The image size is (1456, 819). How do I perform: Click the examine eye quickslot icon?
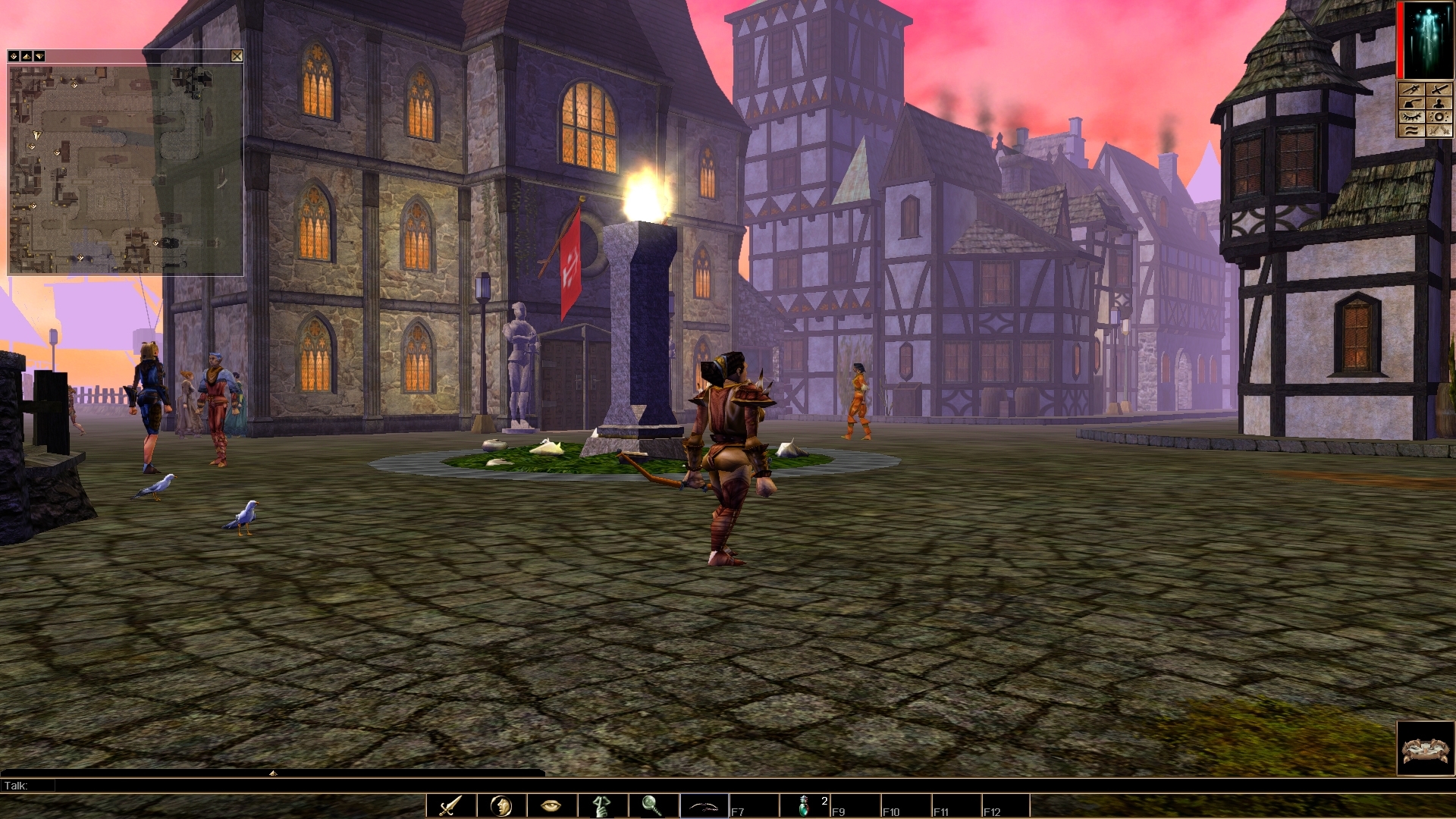pyautogui.click(x=549, y=806)
